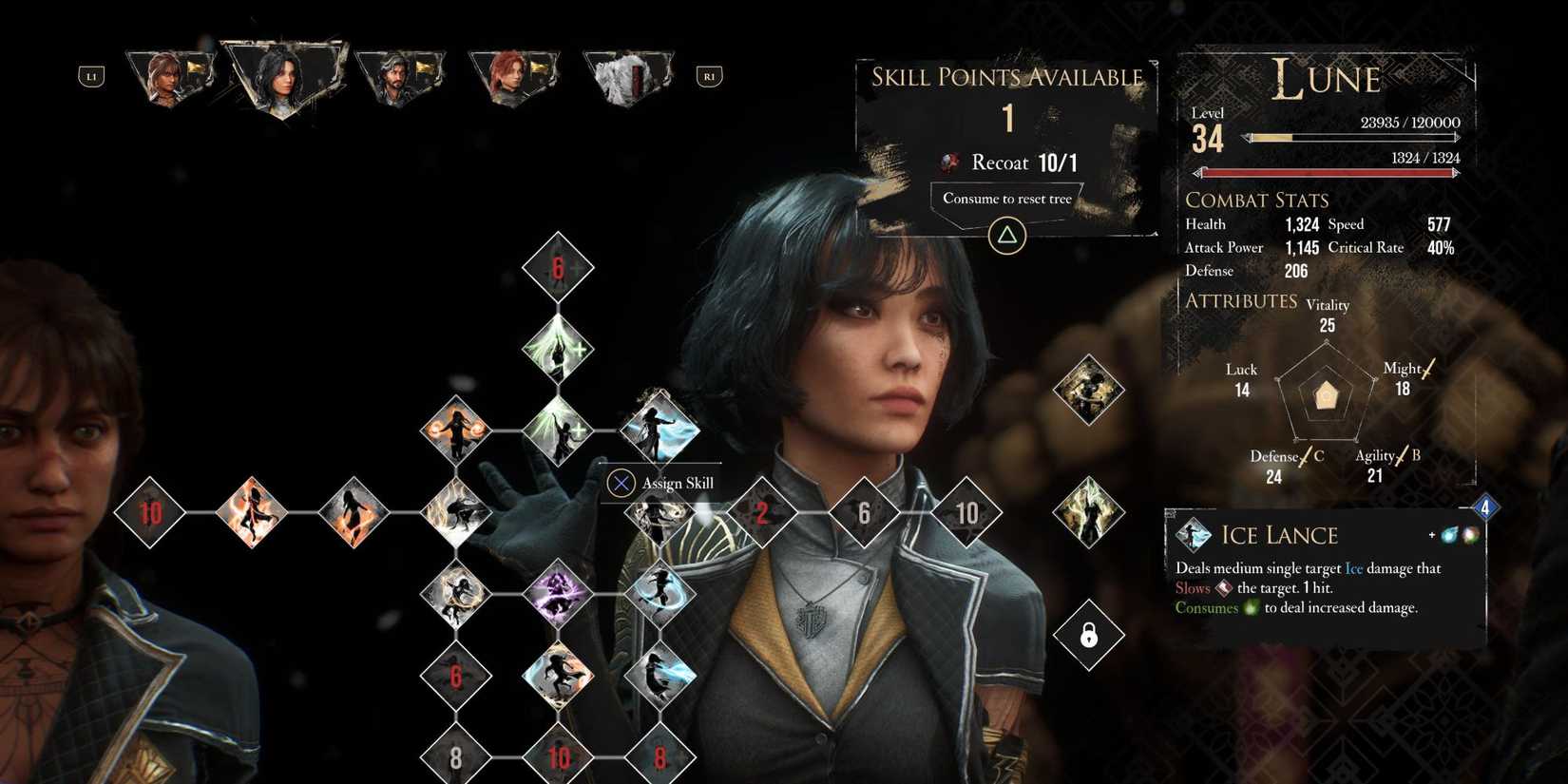This screenshot has height=784, width=1568.
Task: Select the green skill node with plus sign
Action: pyautogui.click(x=559, y=430)
